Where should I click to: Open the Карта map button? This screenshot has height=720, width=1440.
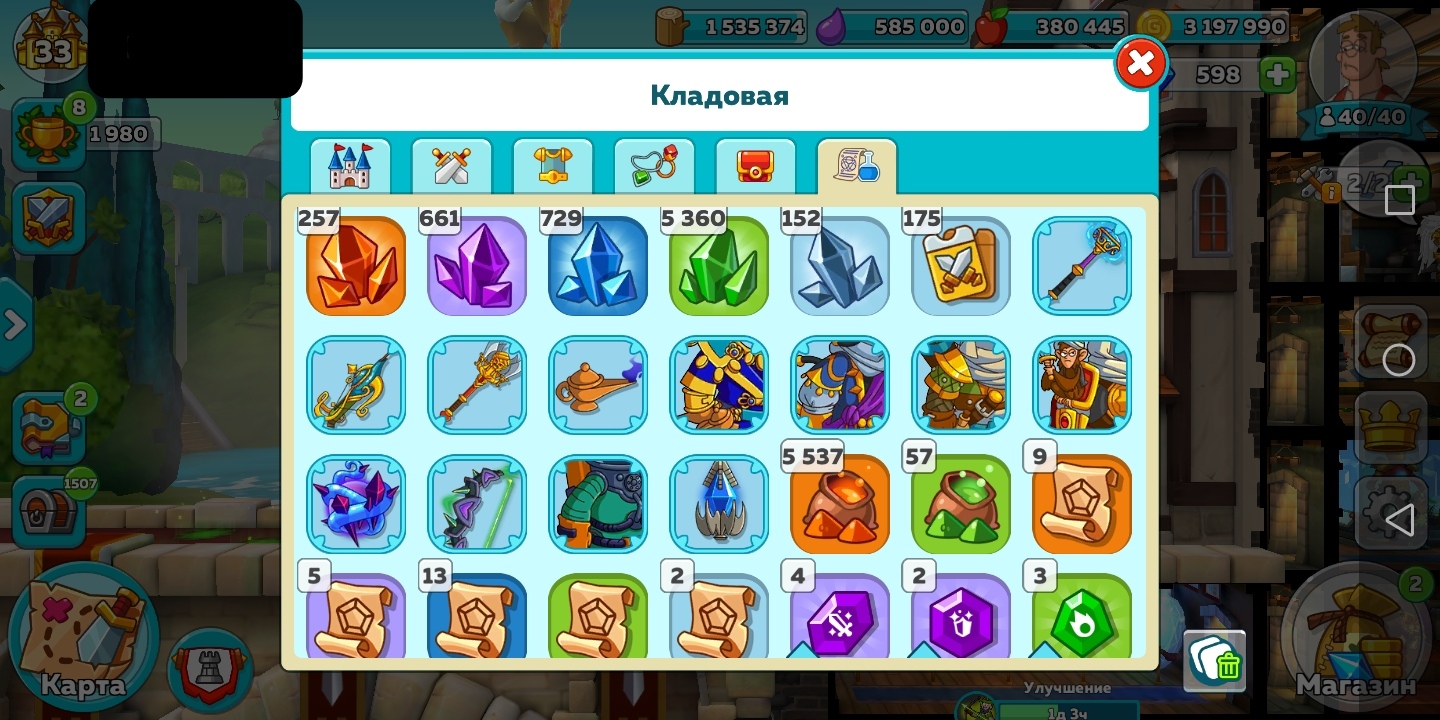click(x=84, y=640)
